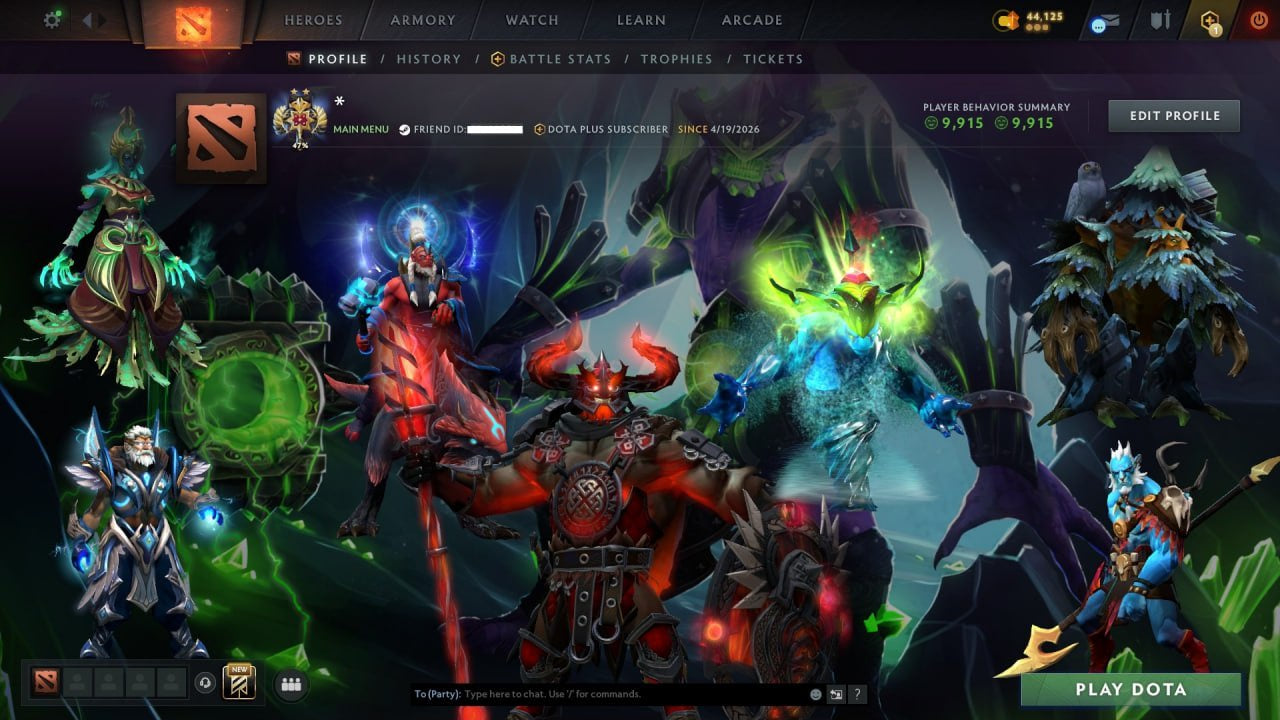Click the power button to exit Dota
The height and width of the screenshot is (720, 1280).
(1258, 18)
